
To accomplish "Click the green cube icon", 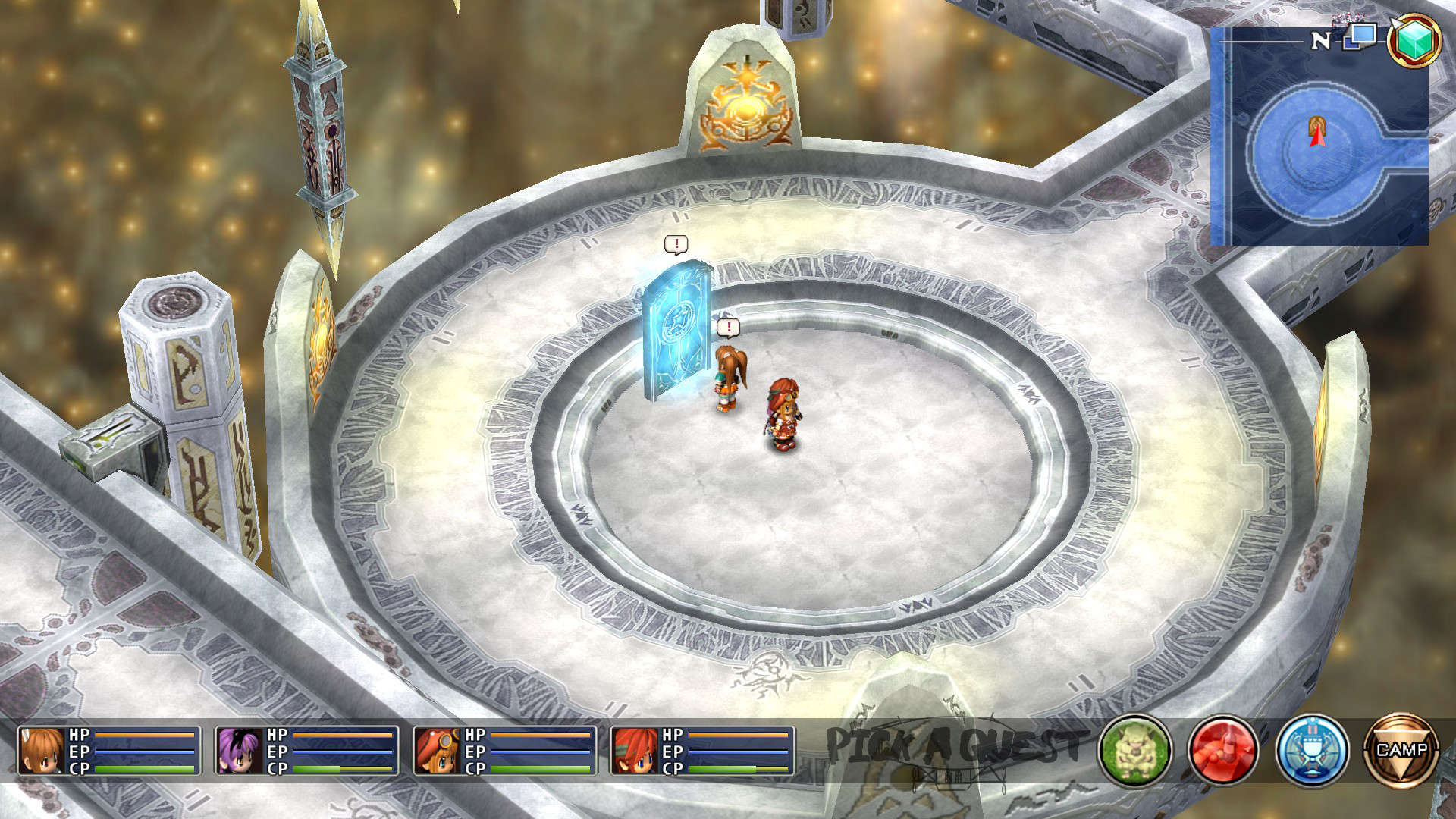I will (1414, 39).
